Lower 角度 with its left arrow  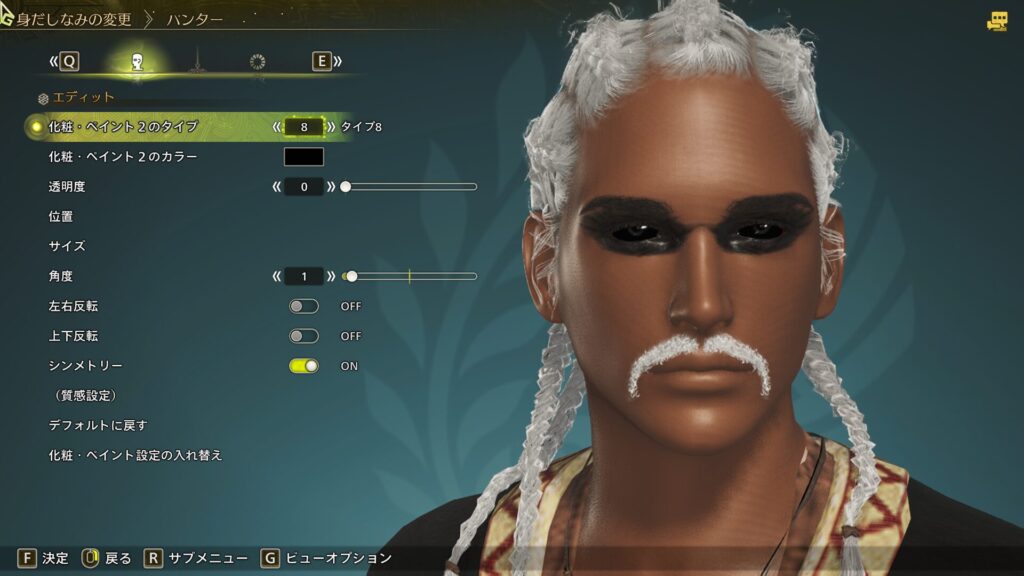coord(276,276)
